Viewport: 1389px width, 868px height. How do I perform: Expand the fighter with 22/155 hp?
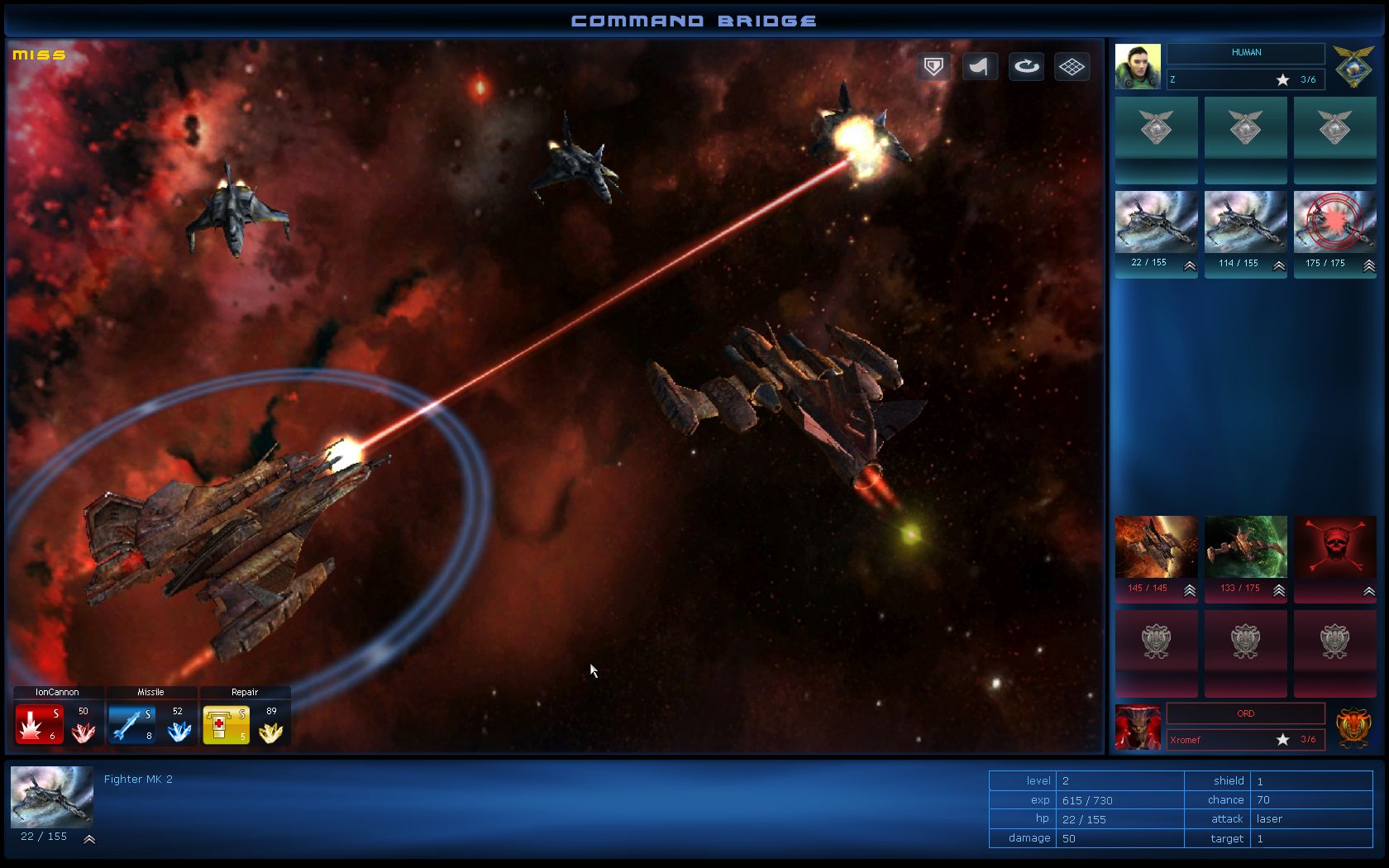[x=1188, y=267]
